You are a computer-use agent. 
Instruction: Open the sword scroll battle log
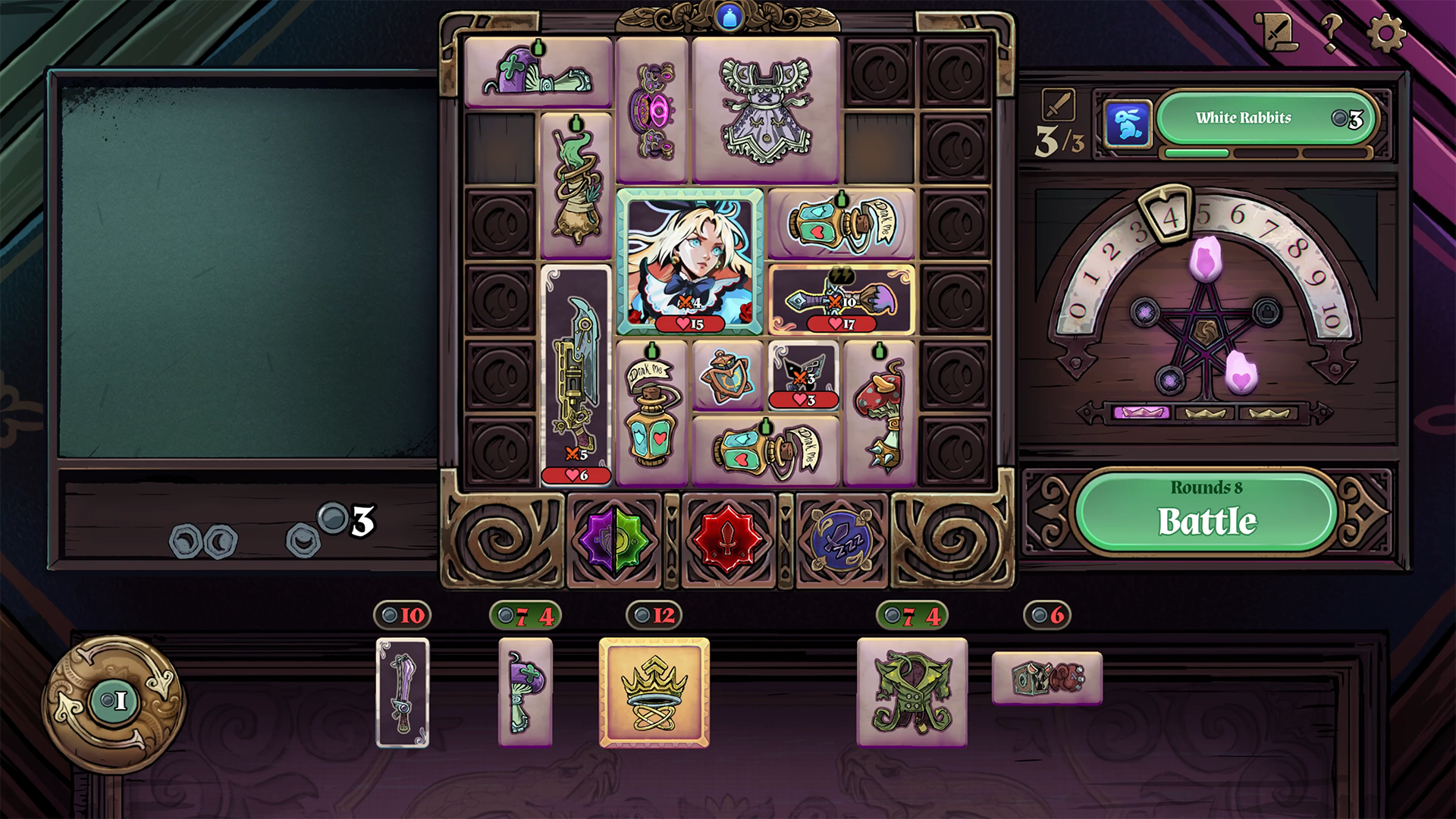coord(1276,32)
